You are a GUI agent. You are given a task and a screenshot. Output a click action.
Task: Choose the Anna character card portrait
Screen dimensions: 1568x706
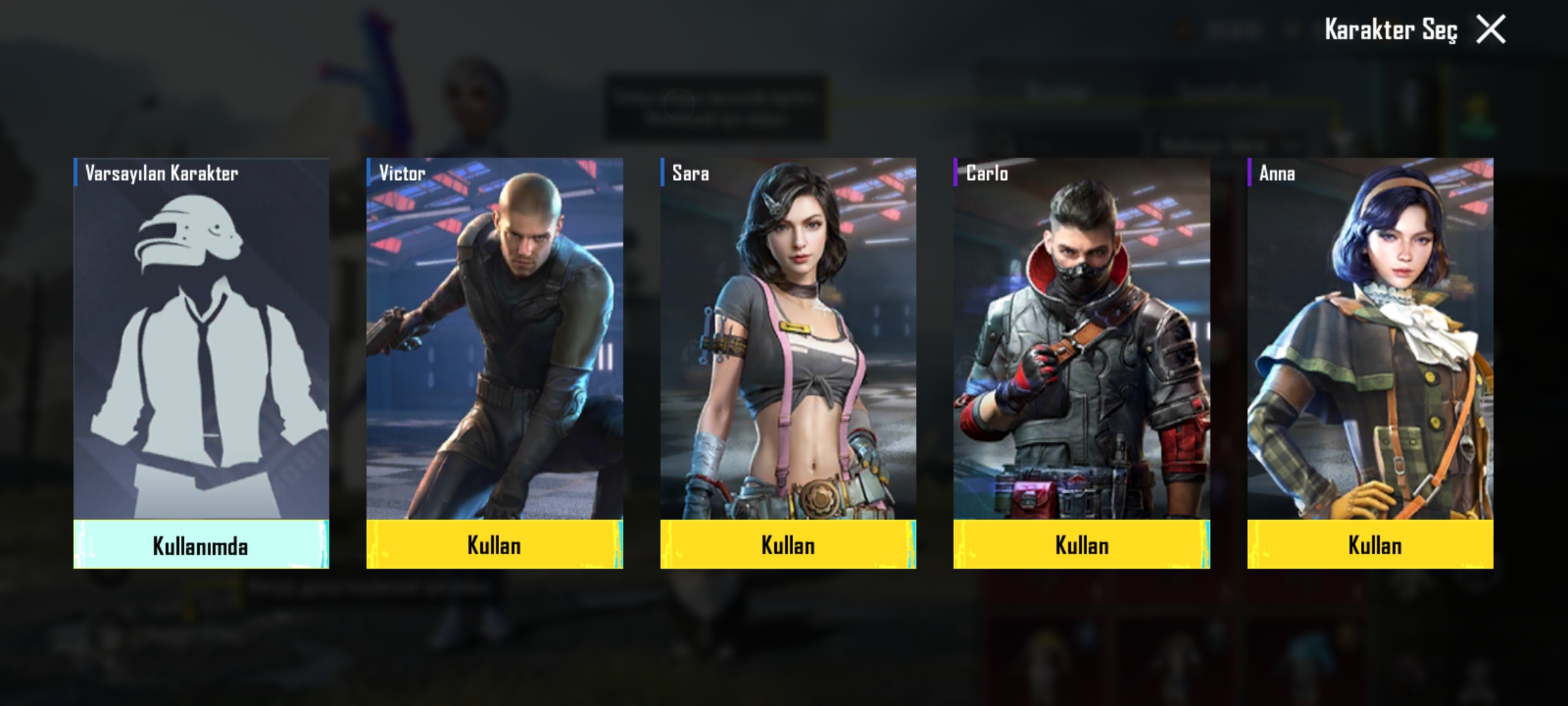1370,340
